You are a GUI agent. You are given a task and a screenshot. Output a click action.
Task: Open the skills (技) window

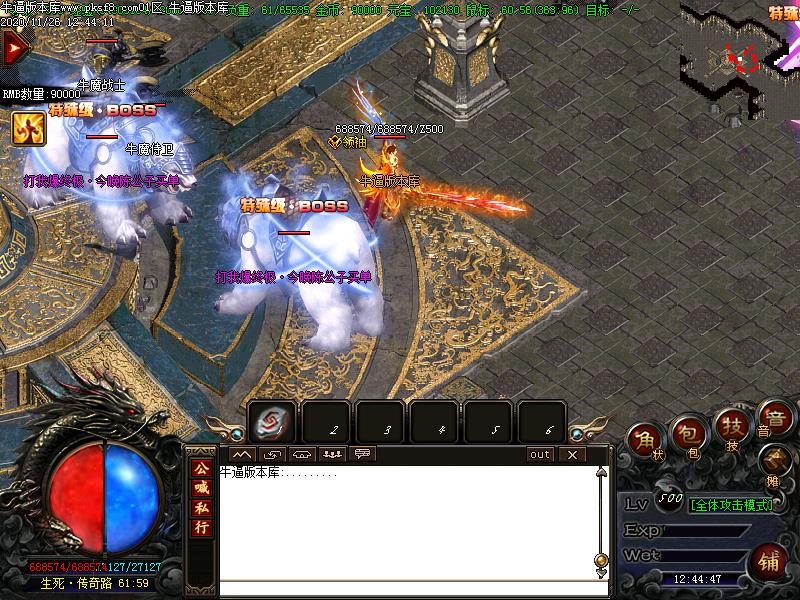tap(731, 428)
